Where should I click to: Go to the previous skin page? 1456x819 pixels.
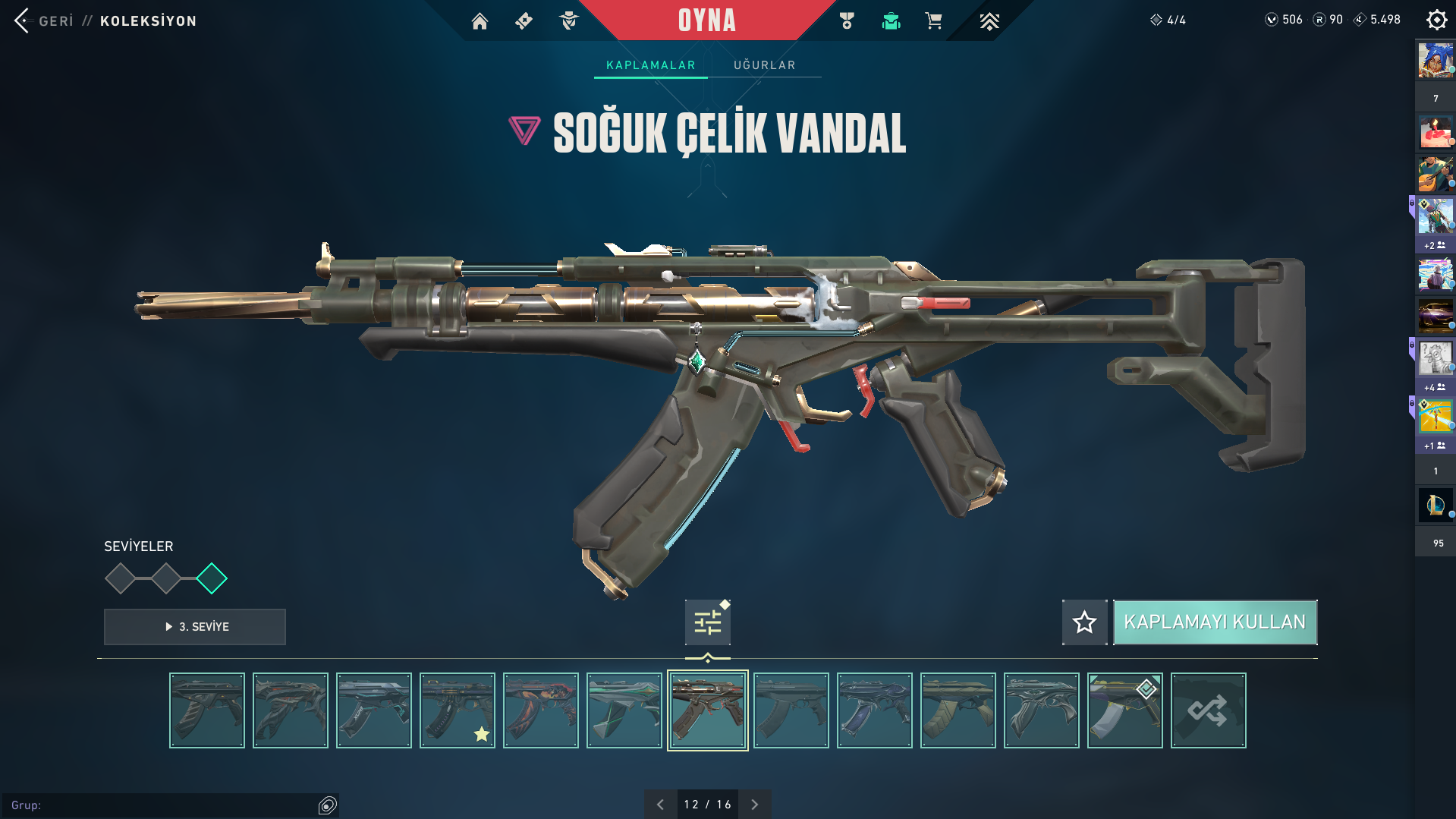coord(660,805)
